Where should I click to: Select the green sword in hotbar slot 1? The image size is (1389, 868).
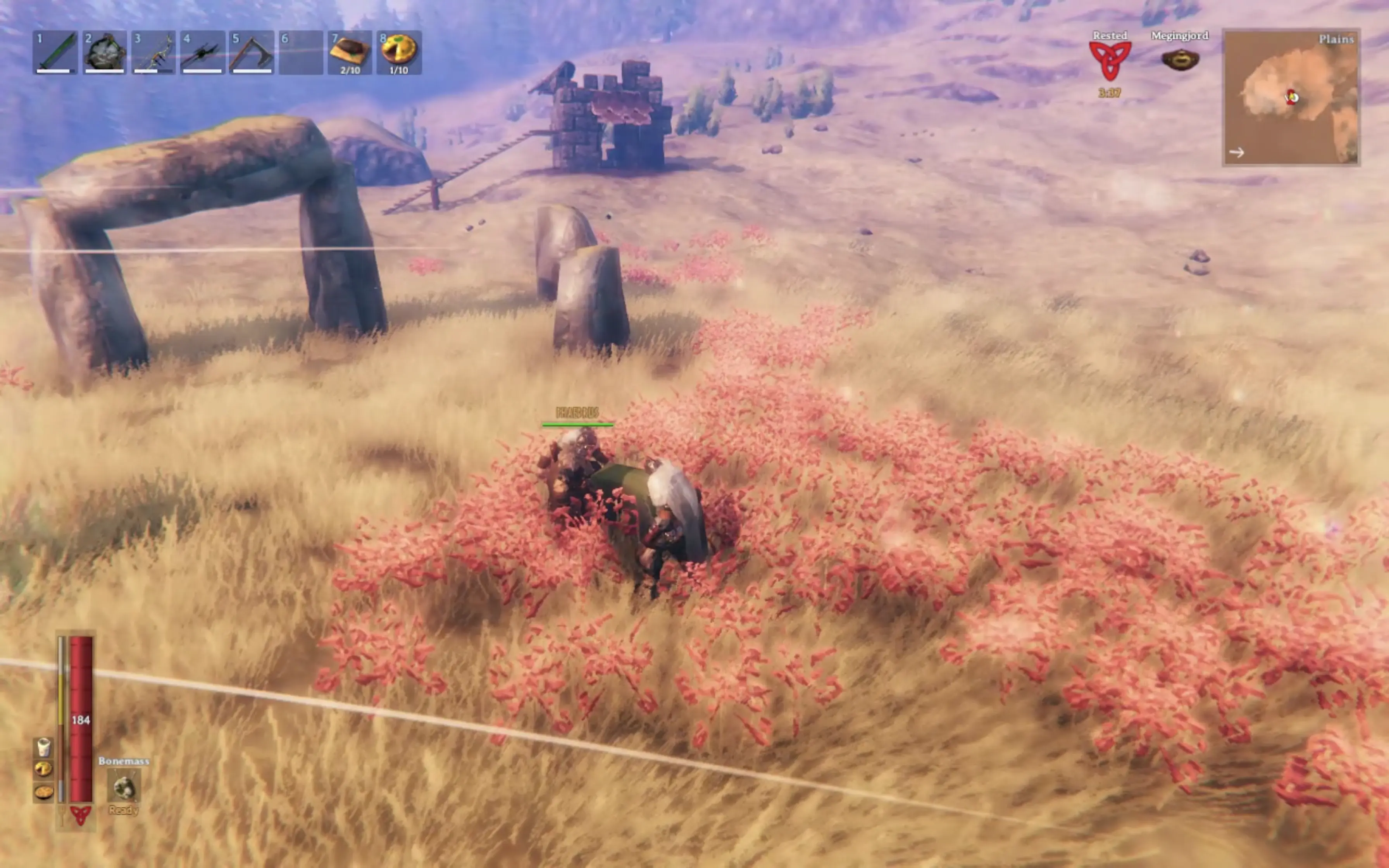click(x=55, y=52)
